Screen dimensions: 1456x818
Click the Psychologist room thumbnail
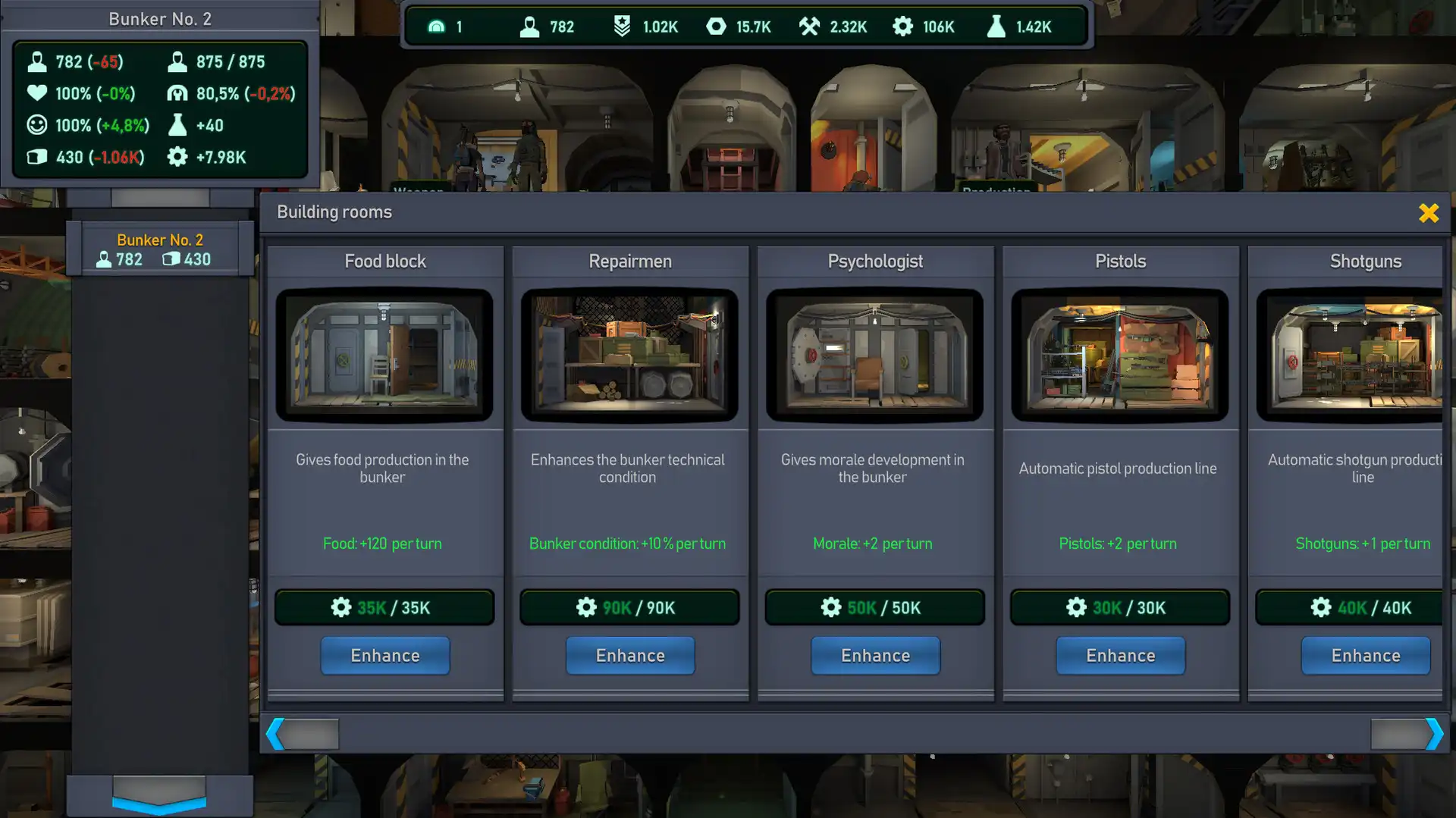pos(874,354)
